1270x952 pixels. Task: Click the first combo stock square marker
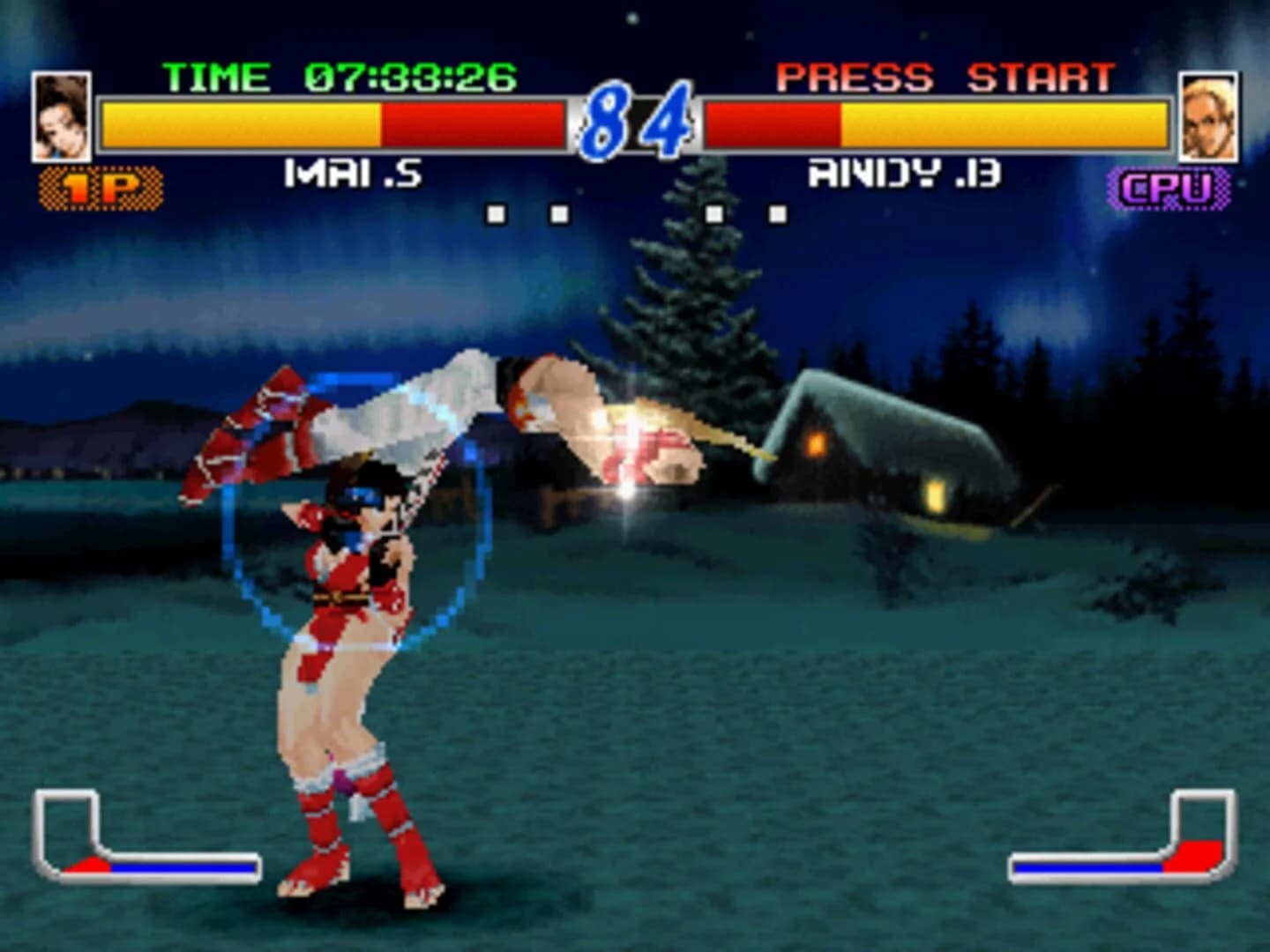pyautogui.click(x=496, y=212)
